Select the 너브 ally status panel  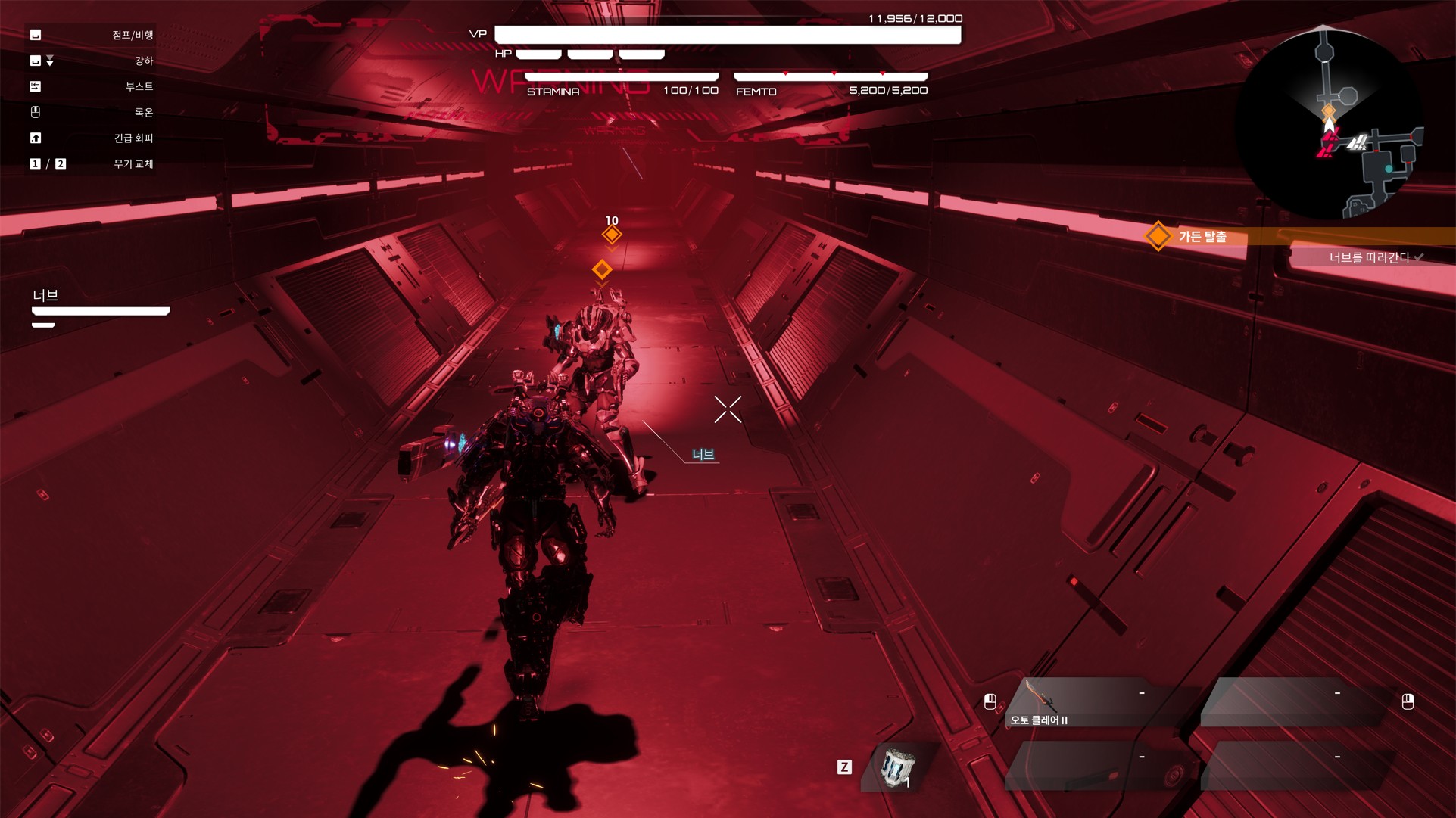[x=100, y=308]
